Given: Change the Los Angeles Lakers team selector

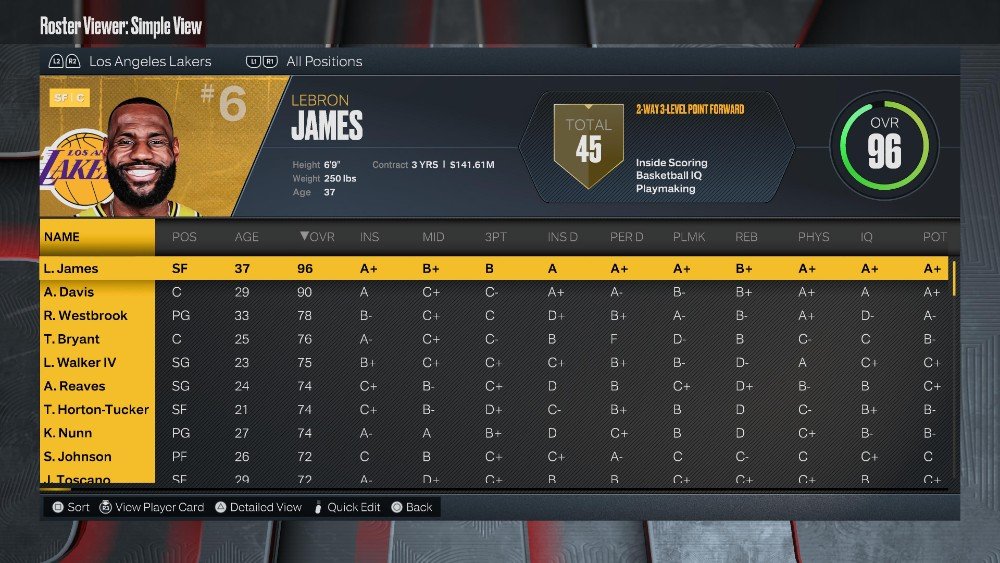Looking at the screenshot, I should (x=150, y=61).
